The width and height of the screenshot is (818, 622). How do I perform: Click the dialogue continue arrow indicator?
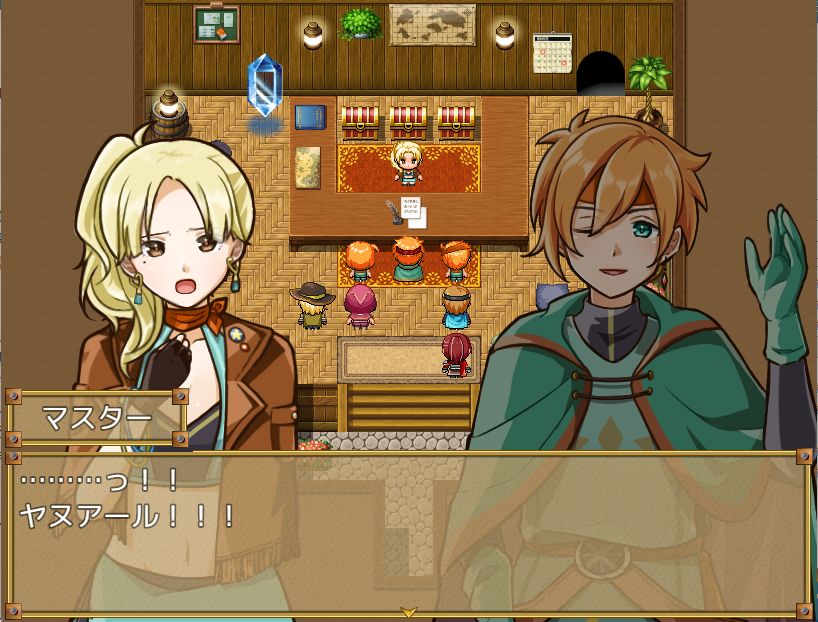click(408, 611)
